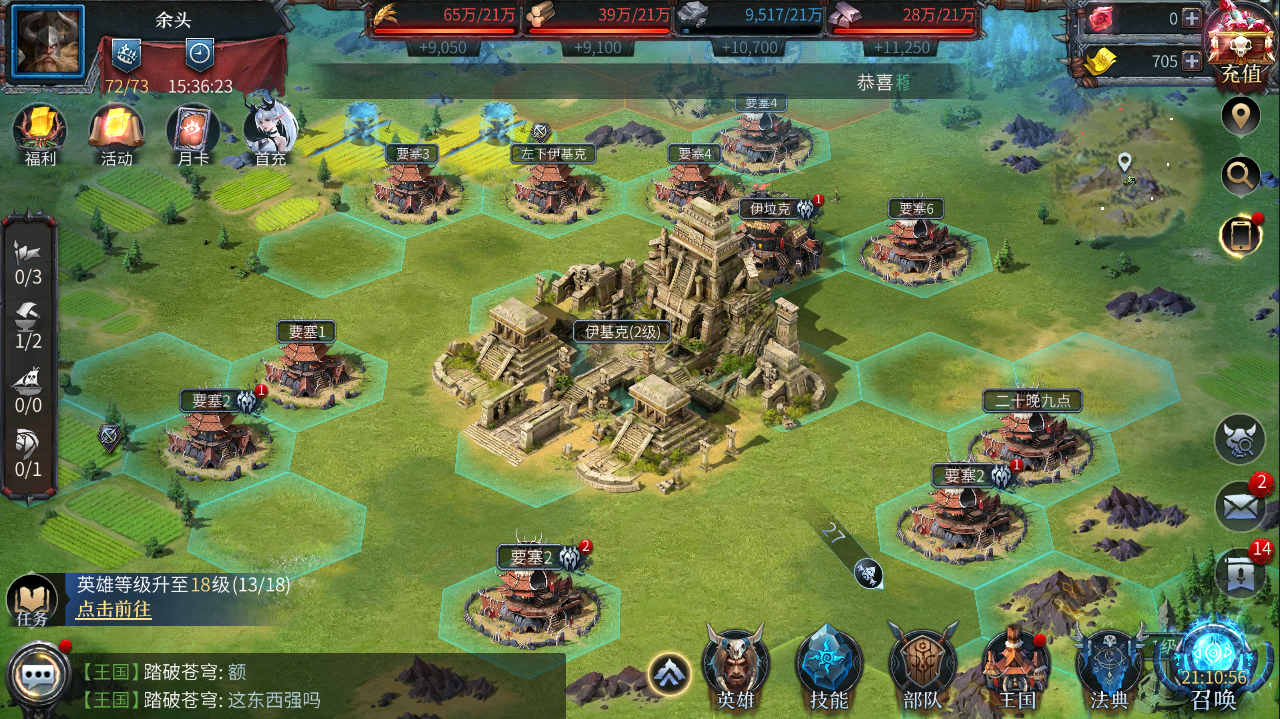The image size is (1280, 719).
Task: Click the 点击前往 quest link
Action: click(x=114, y=610)
